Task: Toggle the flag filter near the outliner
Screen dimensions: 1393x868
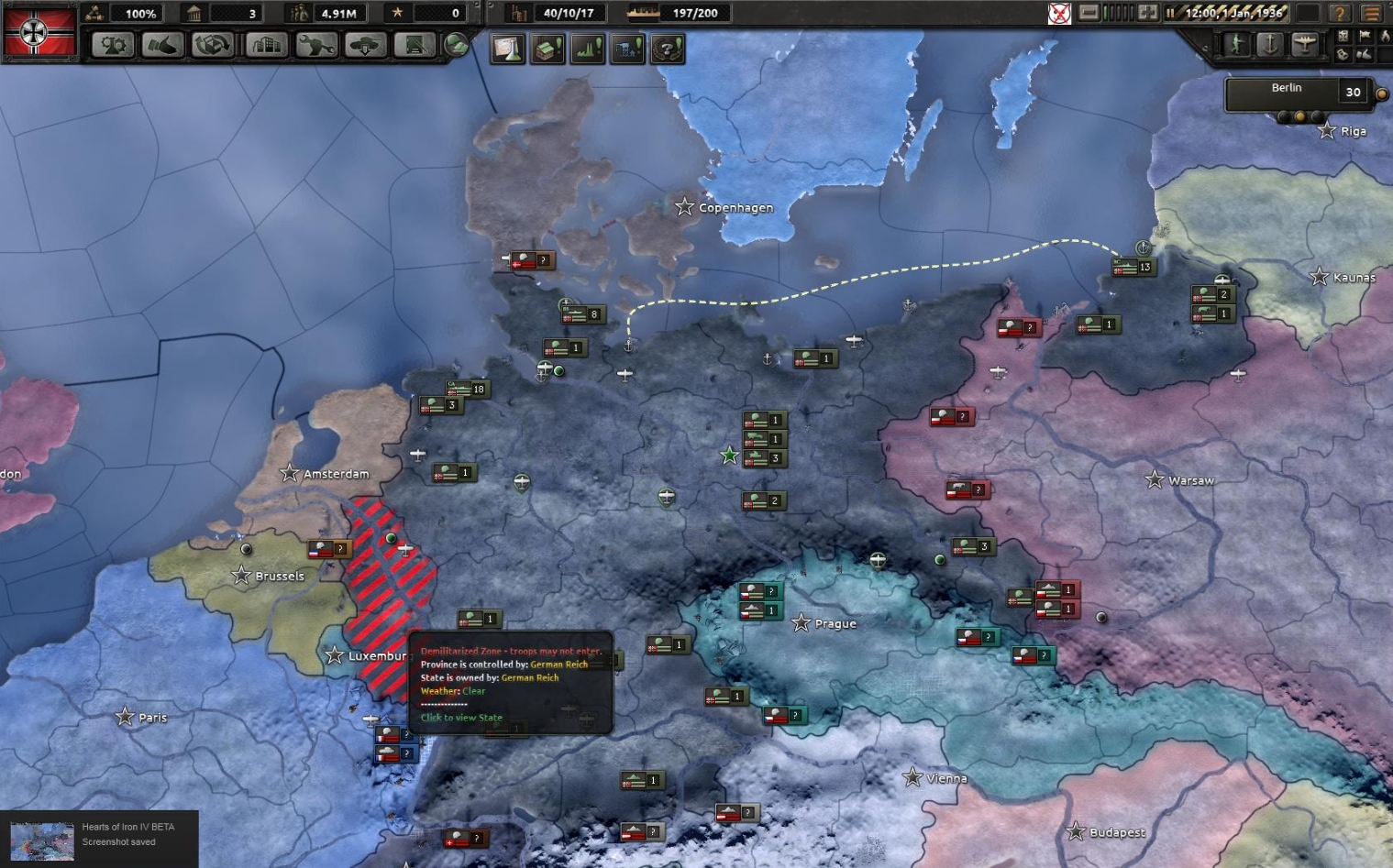Action: click(1365, 35)
